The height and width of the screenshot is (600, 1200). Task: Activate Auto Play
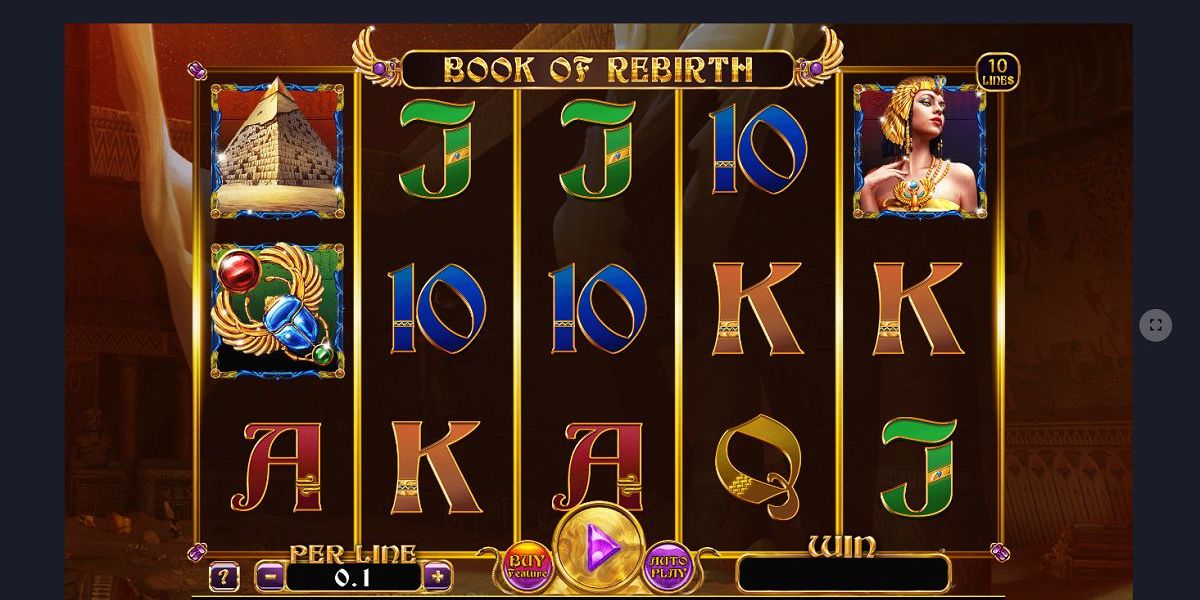[x=668, y=566]
